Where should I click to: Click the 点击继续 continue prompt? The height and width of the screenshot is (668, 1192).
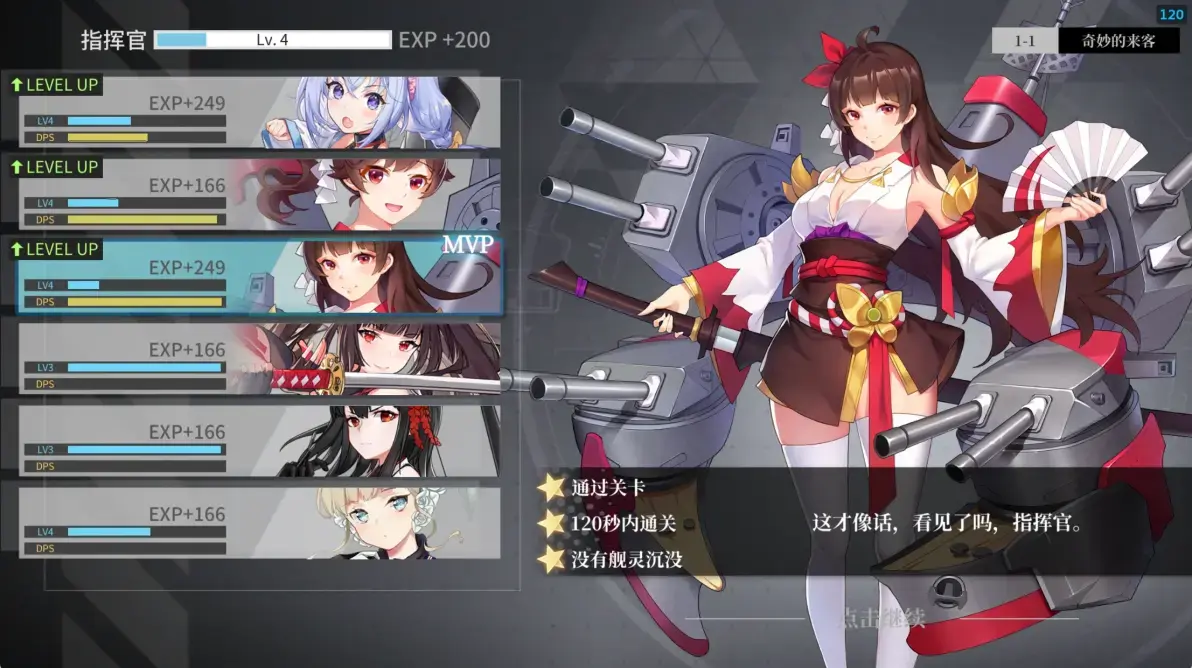click(x=881, y=618)
